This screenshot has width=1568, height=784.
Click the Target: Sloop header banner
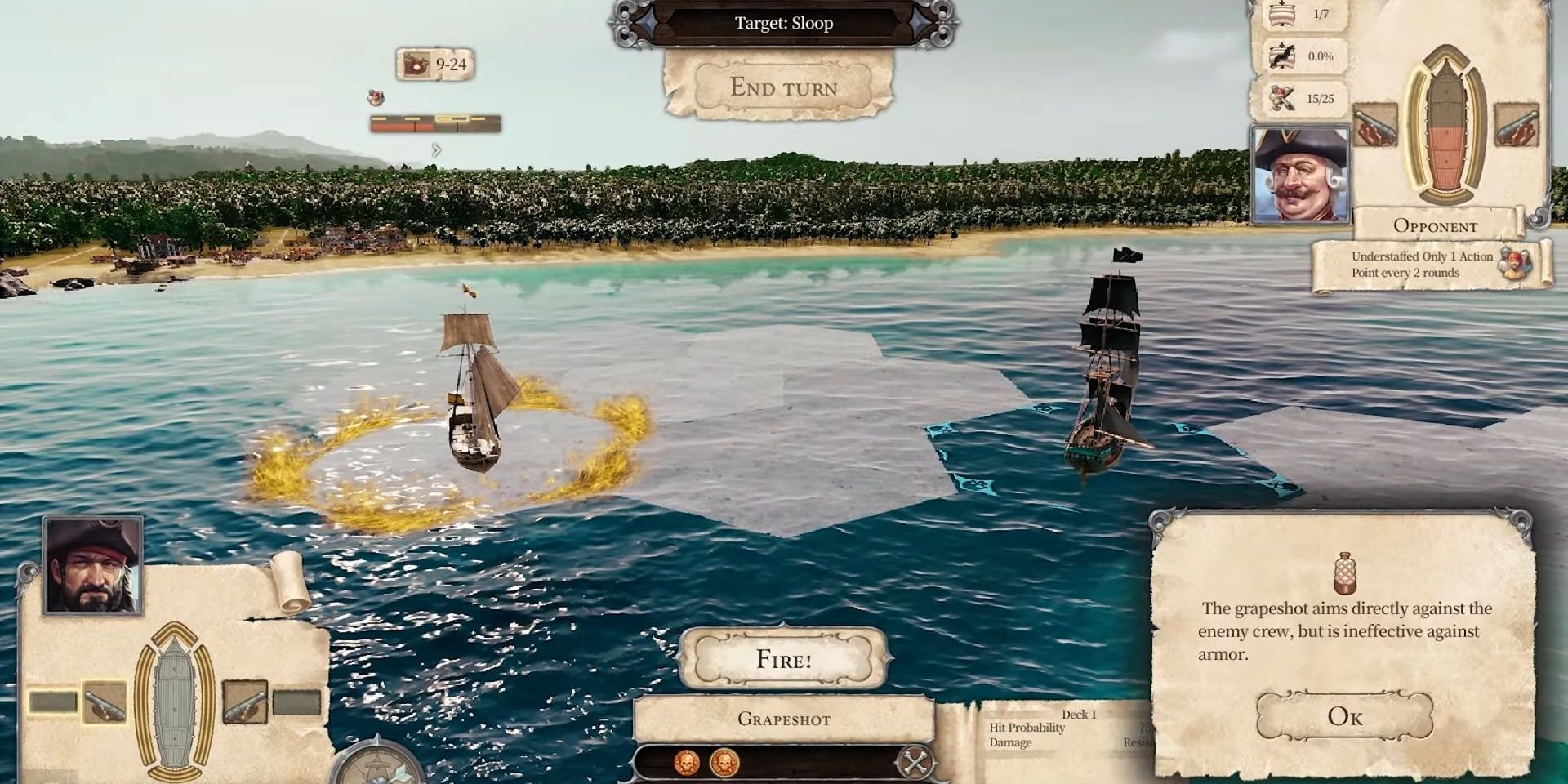pyautogui.click(x=784, y=23)
